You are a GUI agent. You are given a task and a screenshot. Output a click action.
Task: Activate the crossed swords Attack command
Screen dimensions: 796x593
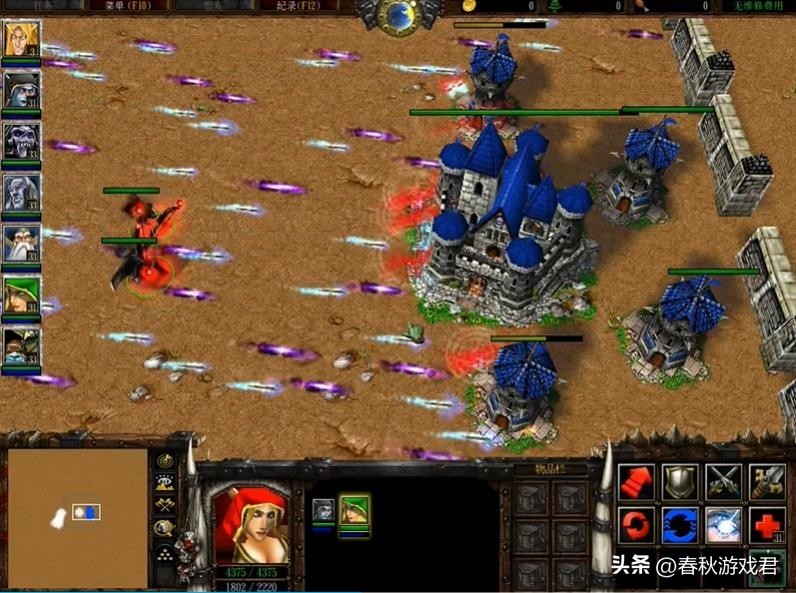[723, 481]
